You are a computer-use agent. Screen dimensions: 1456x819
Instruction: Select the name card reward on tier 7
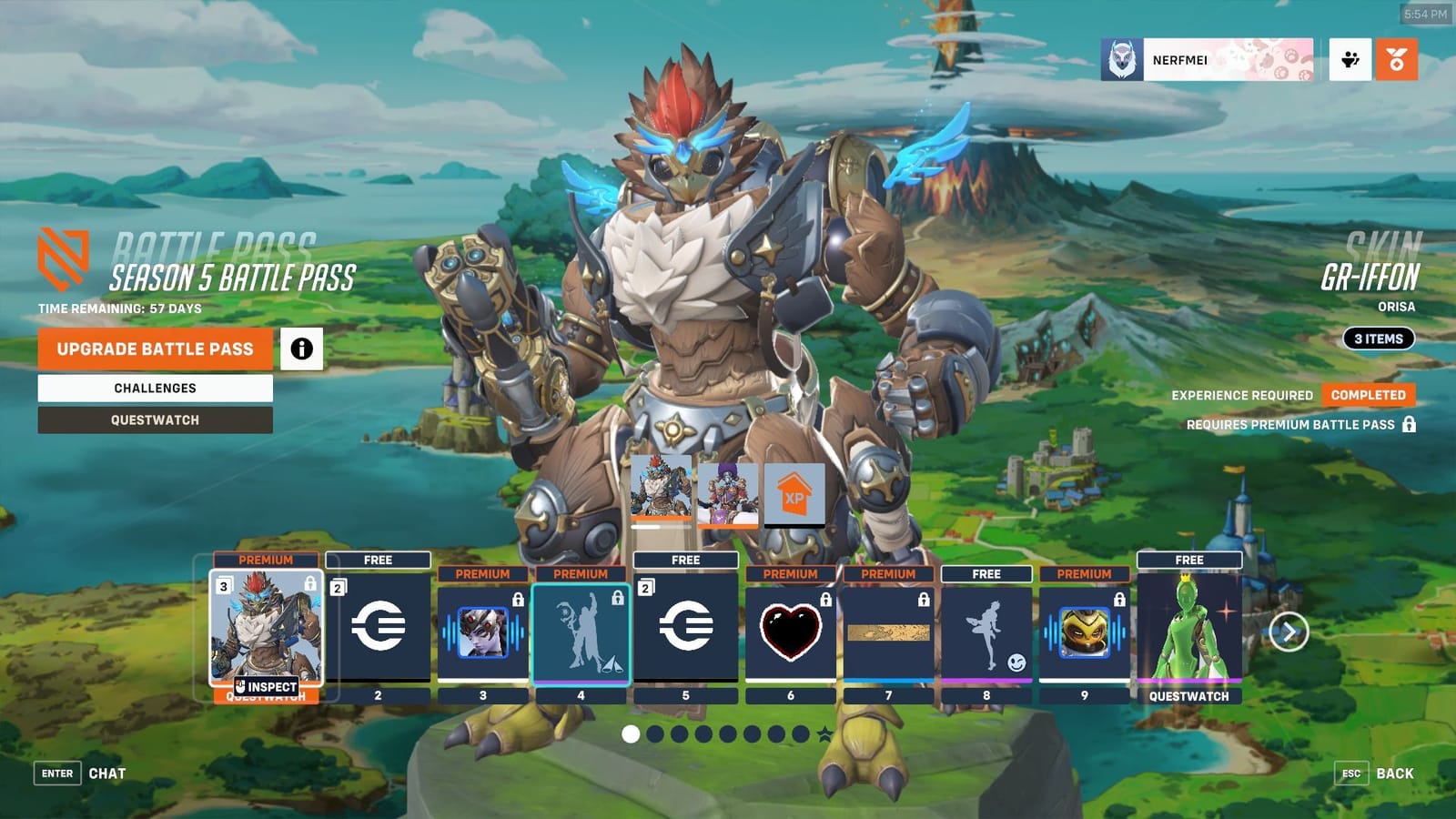[x=889, y=632]
